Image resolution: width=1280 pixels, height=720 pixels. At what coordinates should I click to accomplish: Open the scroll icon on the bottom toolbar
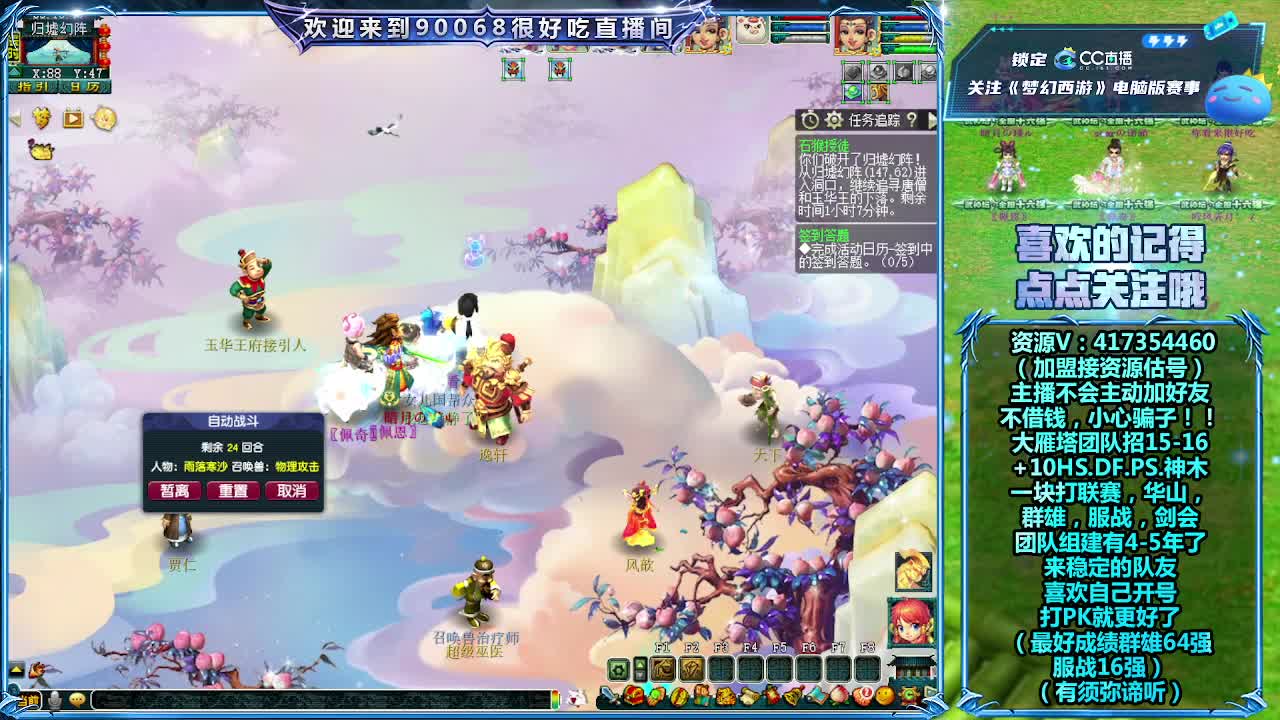coord(748,696)
